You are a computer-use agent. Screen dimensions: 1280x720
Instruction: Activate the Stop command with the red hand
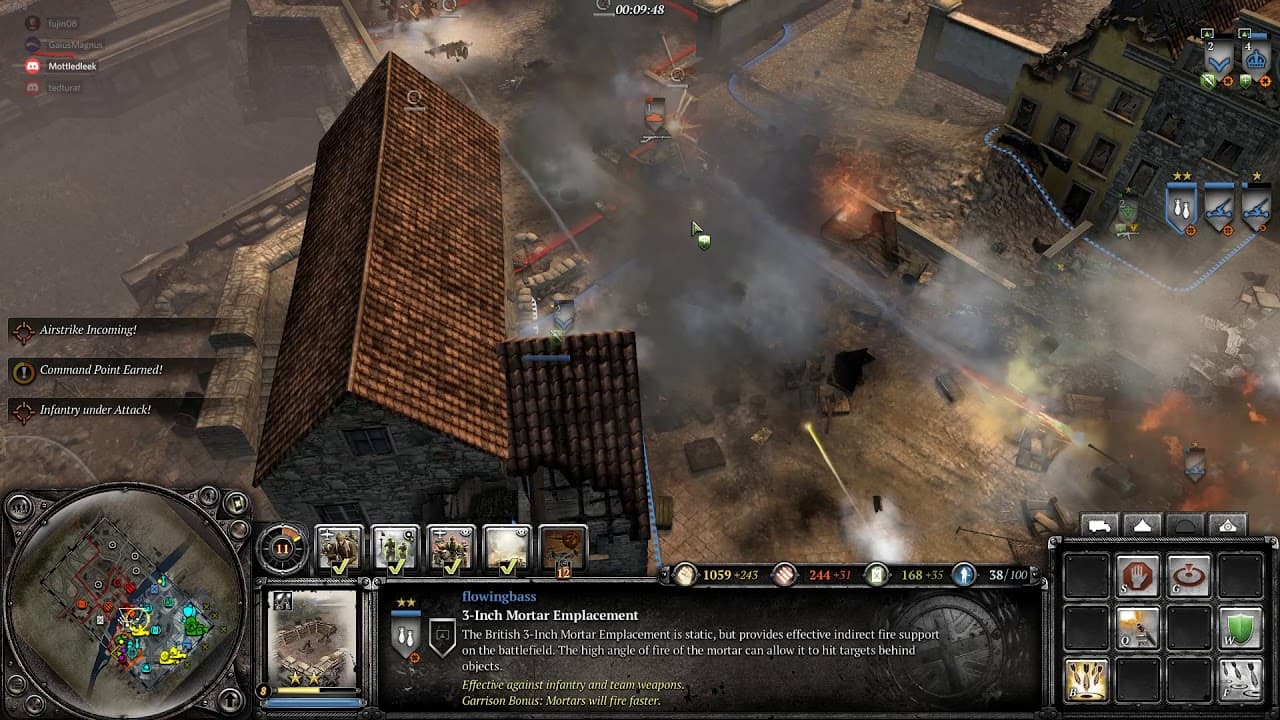[1137, 577]
